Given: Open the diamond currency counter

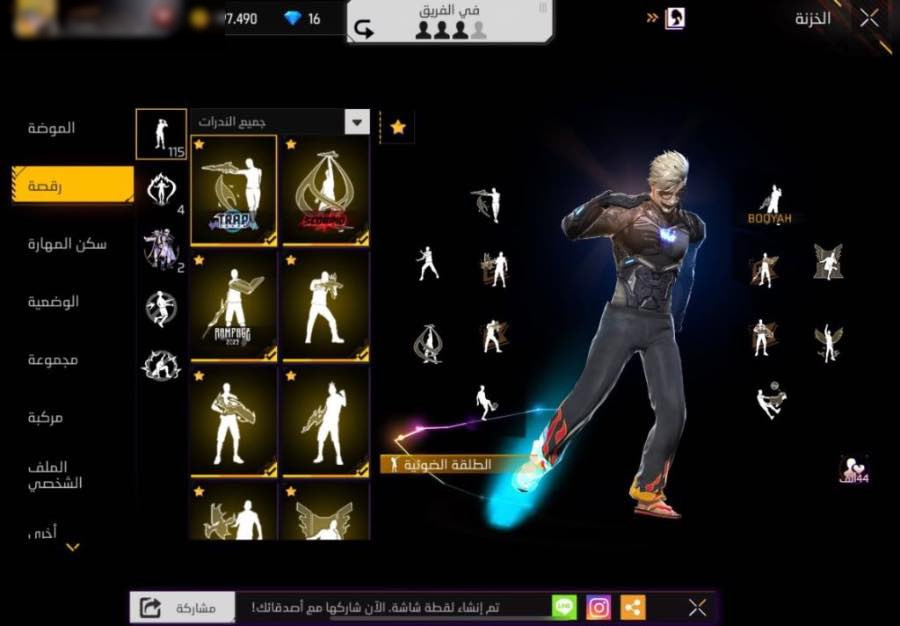Looking at the screenshot, I should [302, 19].
